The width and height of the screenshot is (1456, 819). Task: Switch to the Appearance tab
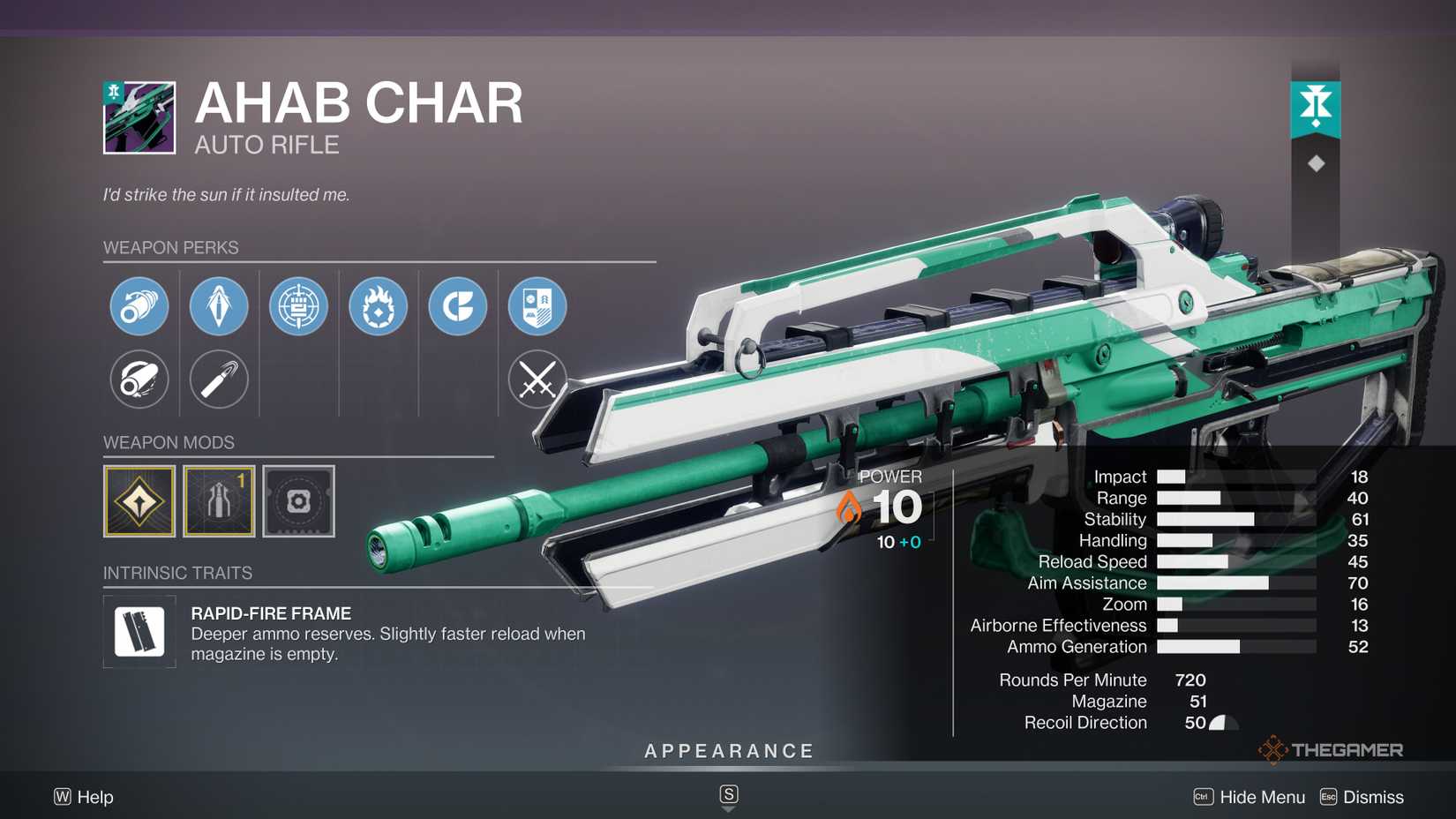pyautogui.click(x=728, y=751)
